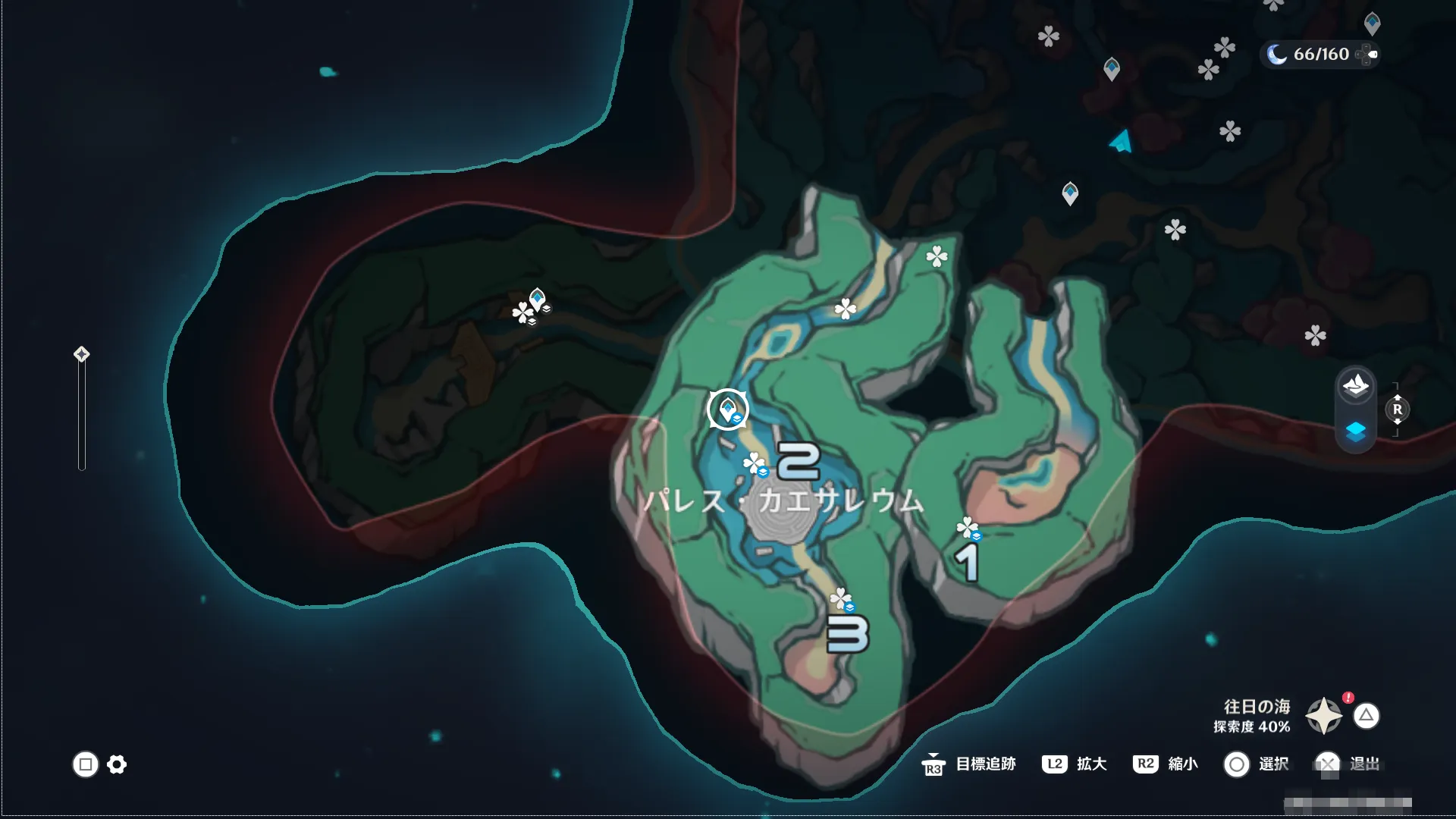Open map settings gear icon
1456x819 pixels.
[117, 764]
